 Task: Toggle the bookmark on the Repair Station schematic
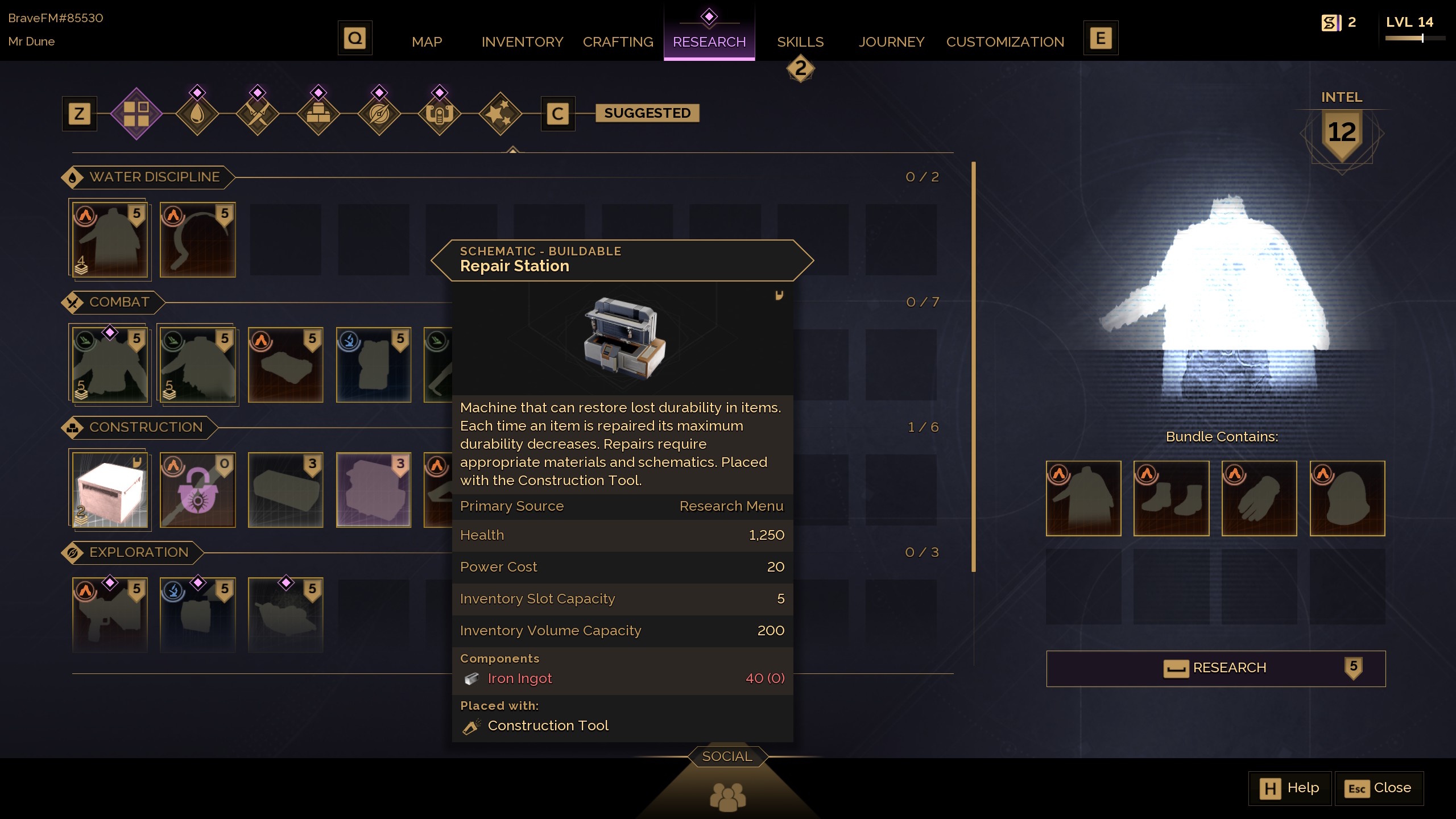pyautogui.click(x=780, y=295)
